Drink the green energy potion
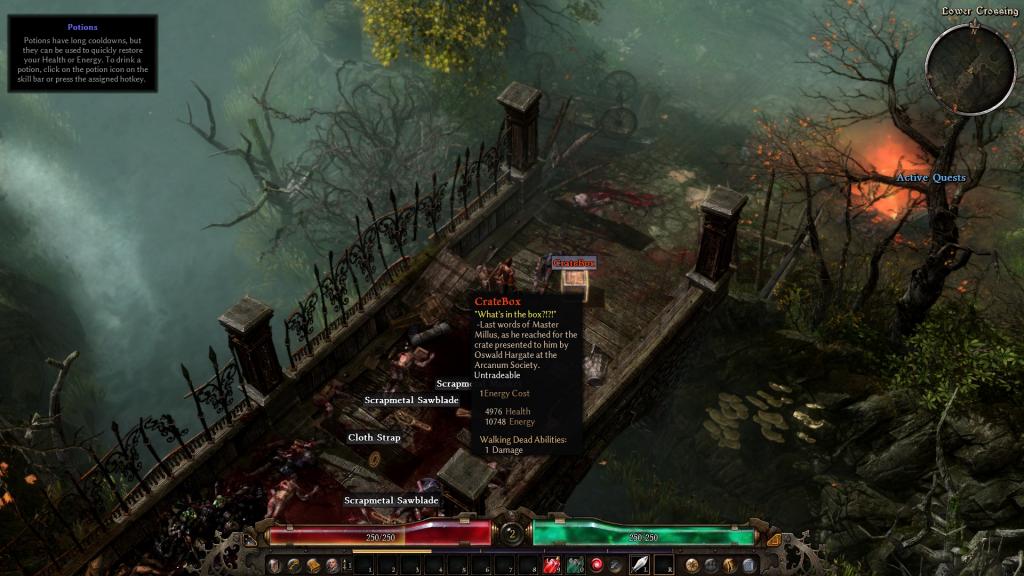 click(x=574, y=566)
